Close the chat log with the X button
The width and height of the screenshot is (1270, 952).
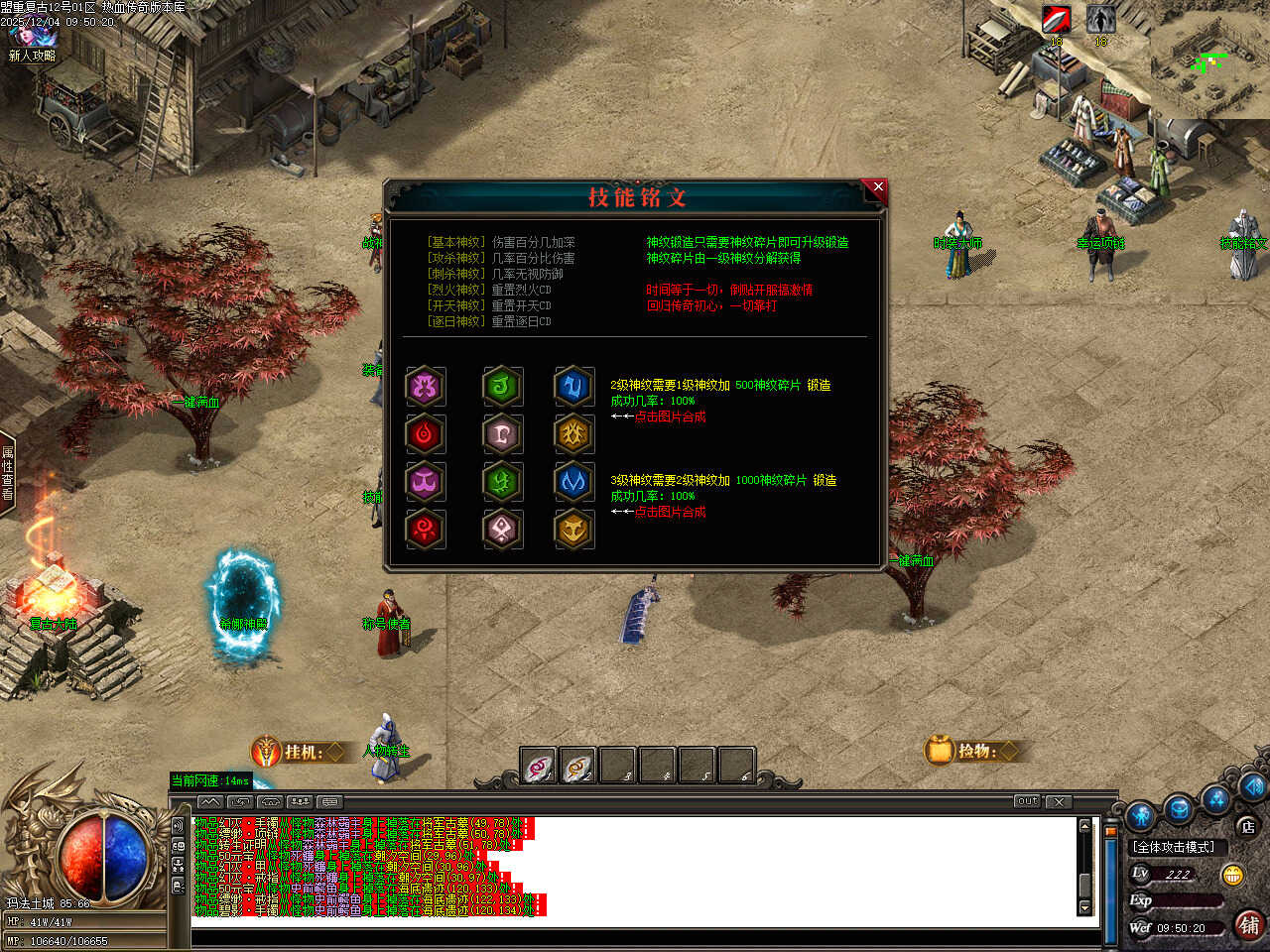tap(1059, 801)
